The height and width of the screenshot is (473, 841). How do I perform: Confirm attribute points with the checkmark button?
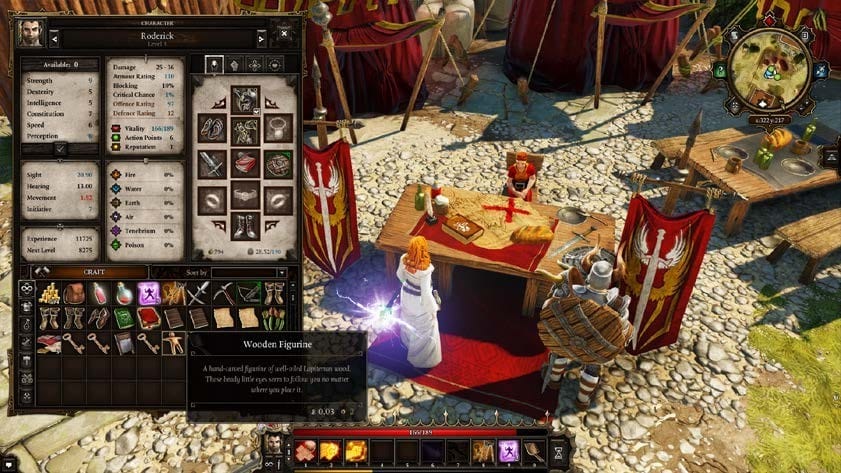[x=61, y=148]
